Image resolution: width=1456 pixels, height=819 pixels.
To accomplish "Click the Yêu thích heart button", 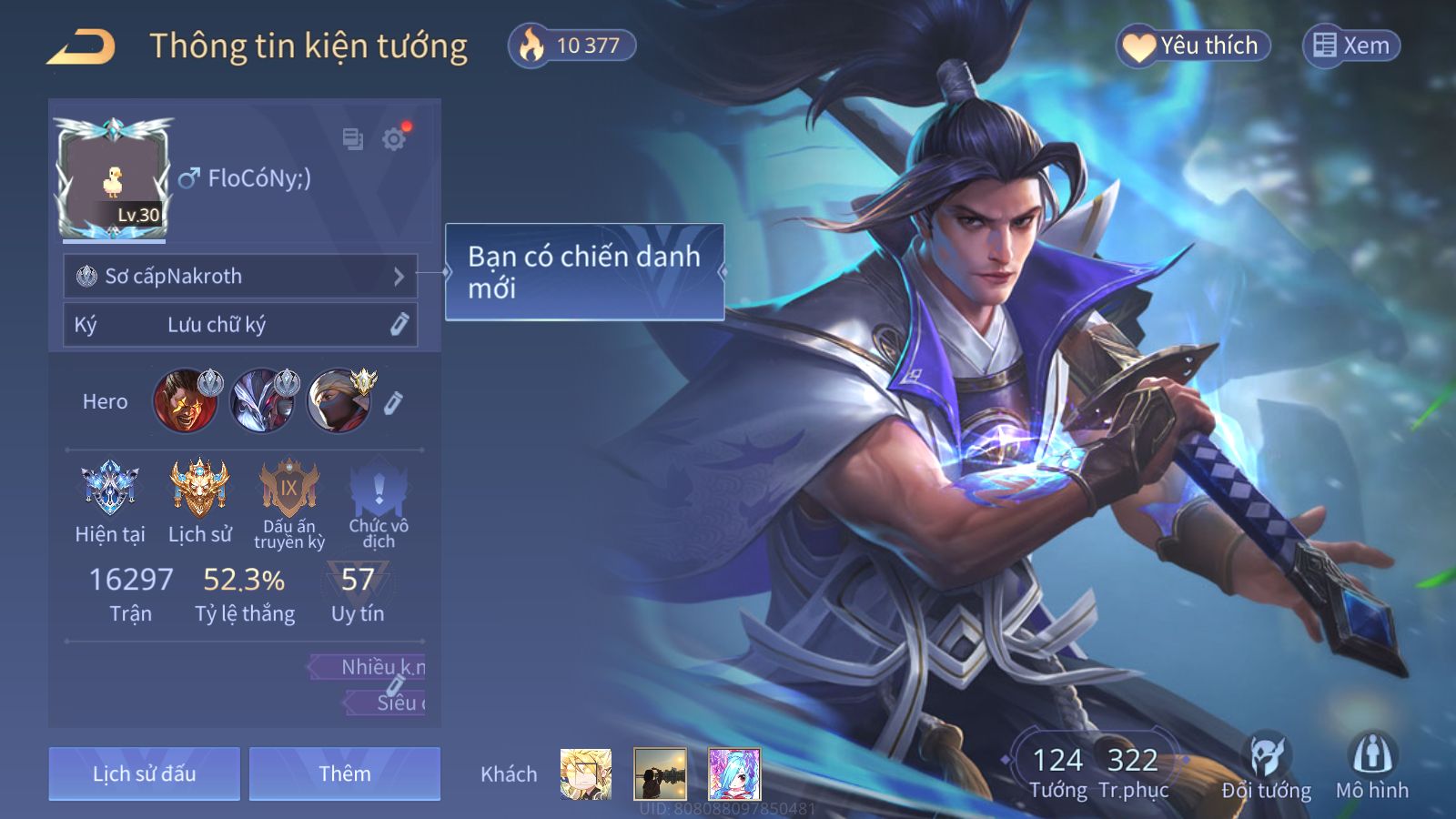I will click(1193, 45).
